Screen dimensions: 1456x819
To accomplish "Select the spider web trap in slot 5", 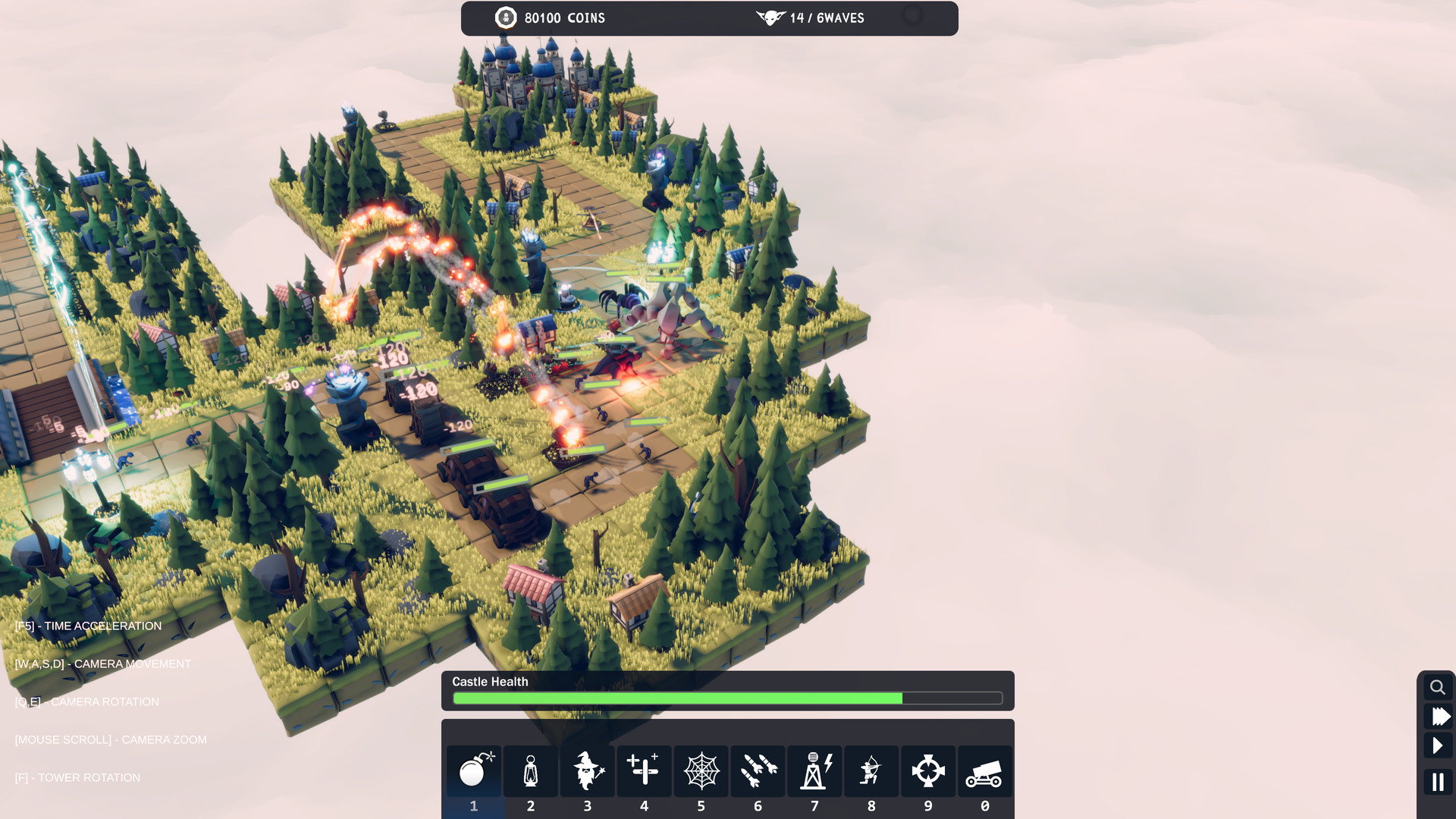I will (x=701, y=771).
